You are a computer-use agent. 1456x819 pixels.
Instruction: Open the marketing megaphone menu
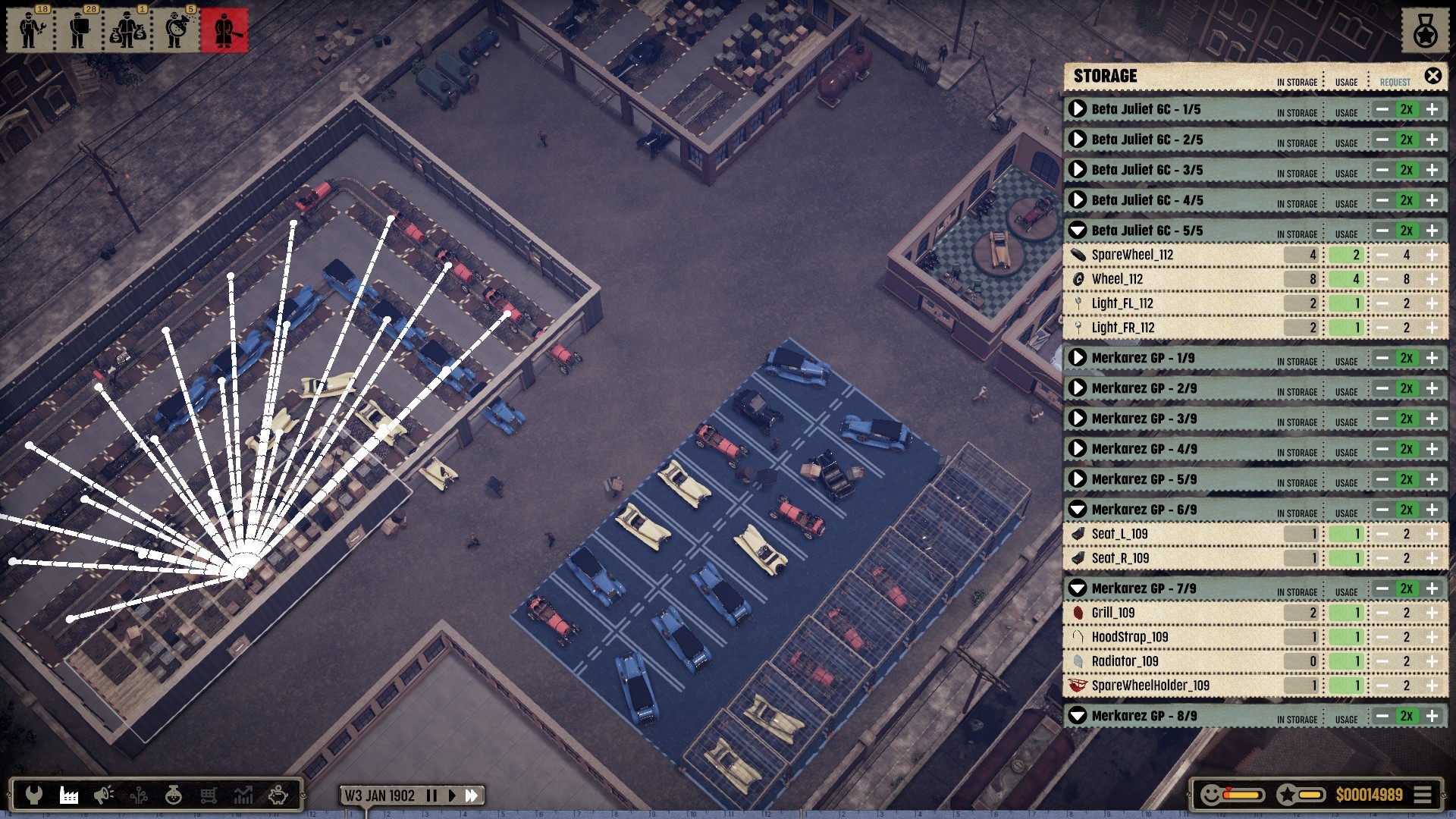(x=103, y=795)
